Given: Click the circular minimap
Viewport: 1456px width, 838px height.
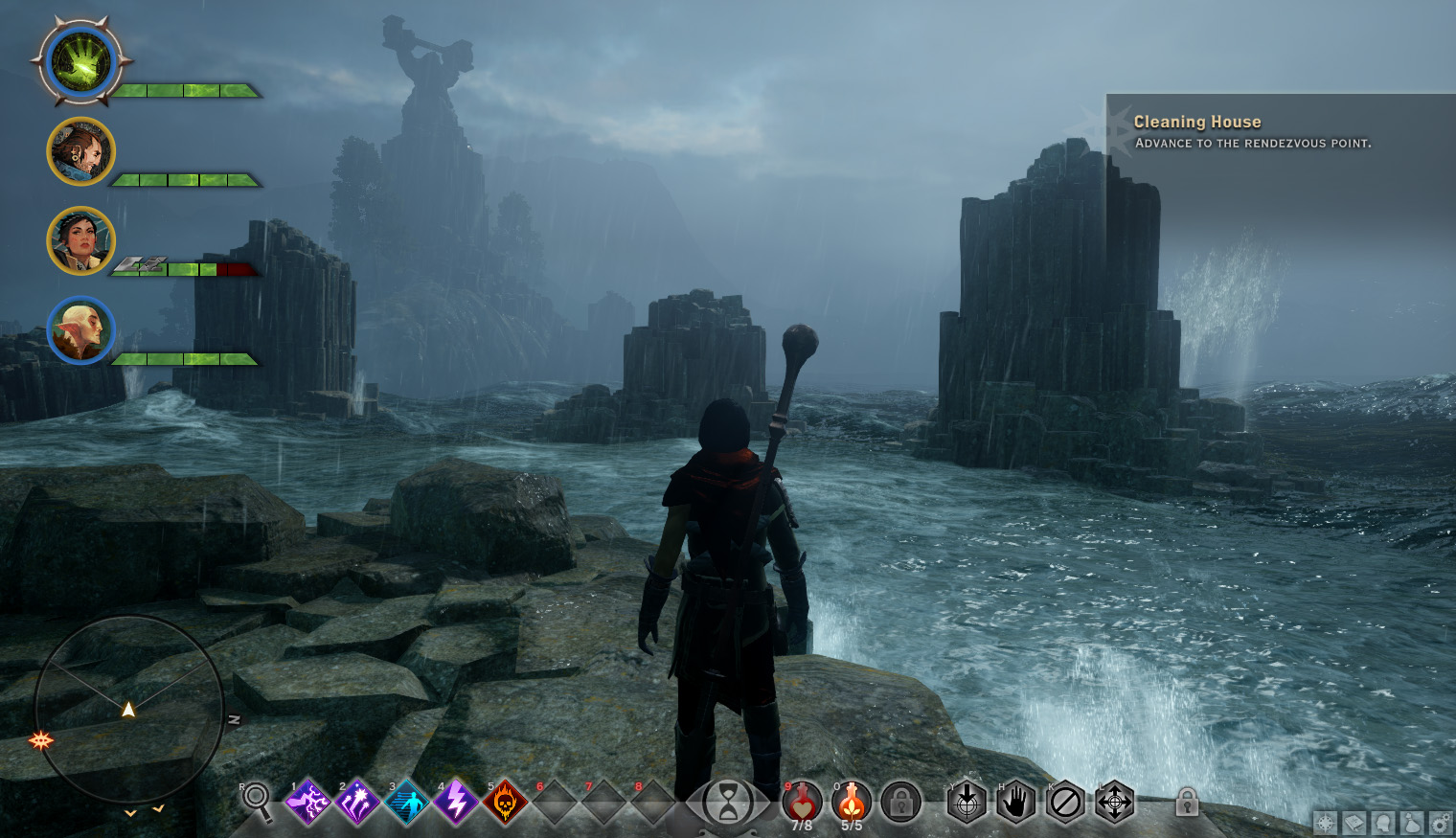Looking at the screenshot, I should point(128,710).
